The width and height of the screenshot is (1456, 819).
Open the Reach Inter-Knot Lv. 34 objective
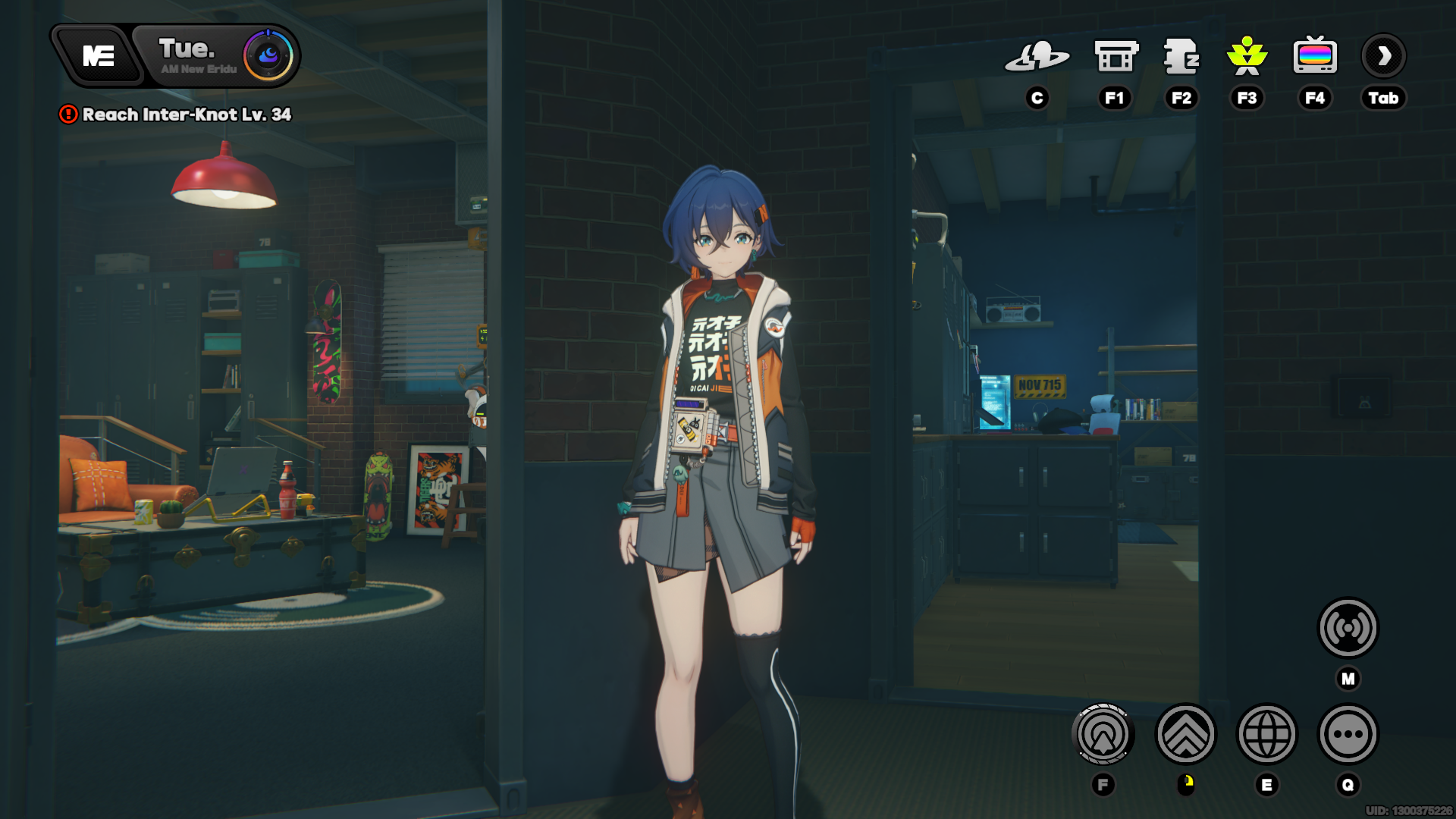tap(186, 115)
